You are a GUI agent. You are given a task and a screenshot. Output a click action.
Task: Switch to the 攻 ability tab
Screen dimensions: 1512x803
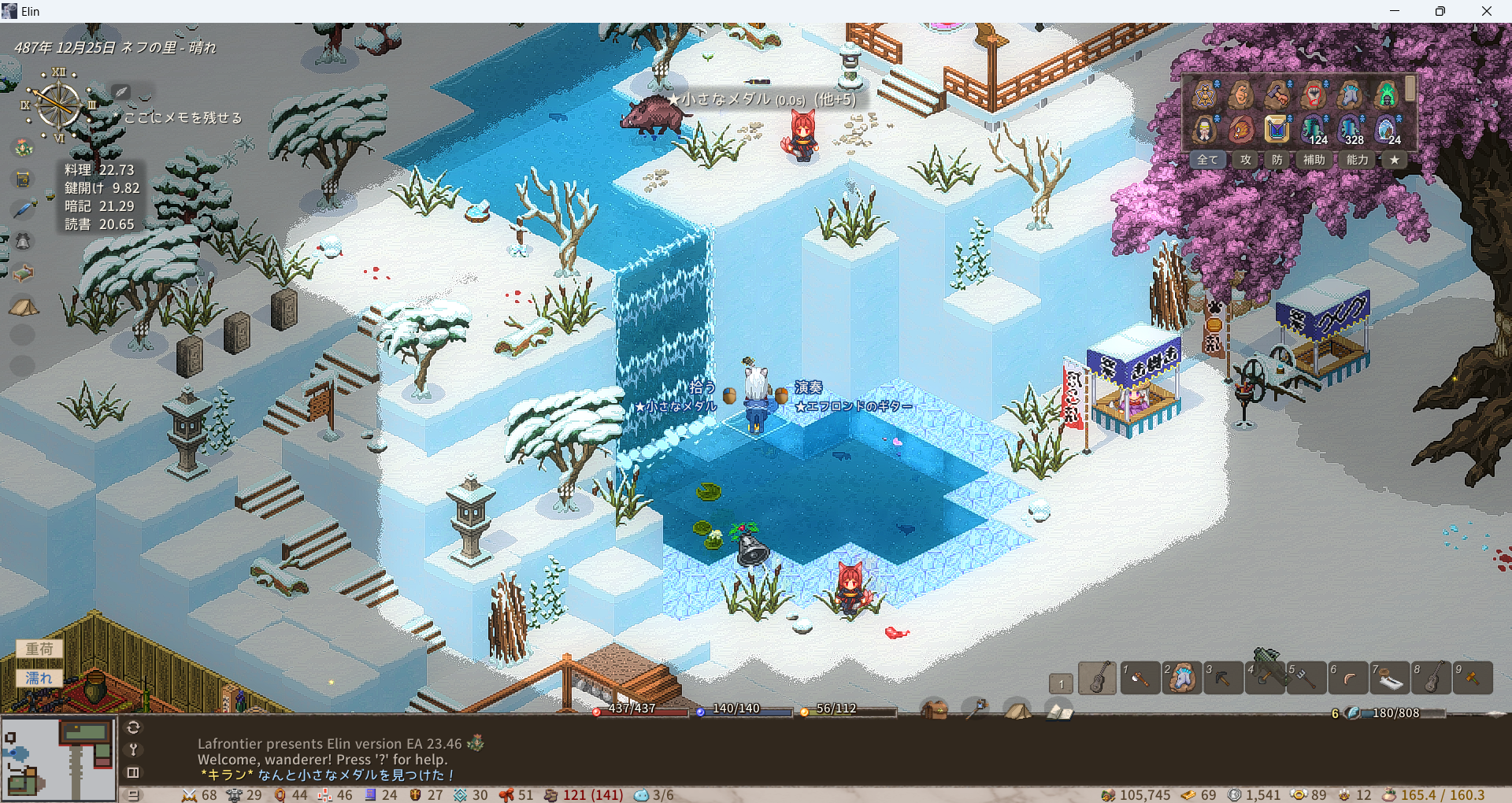tap(1245, 160)
